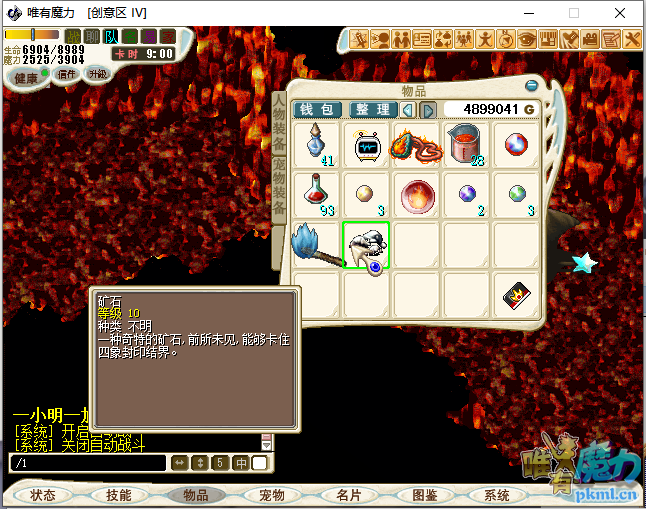Open the 钱包 wallet button
Image resolution: width=646 pixels, height=509 pixels.
[317, 109]
